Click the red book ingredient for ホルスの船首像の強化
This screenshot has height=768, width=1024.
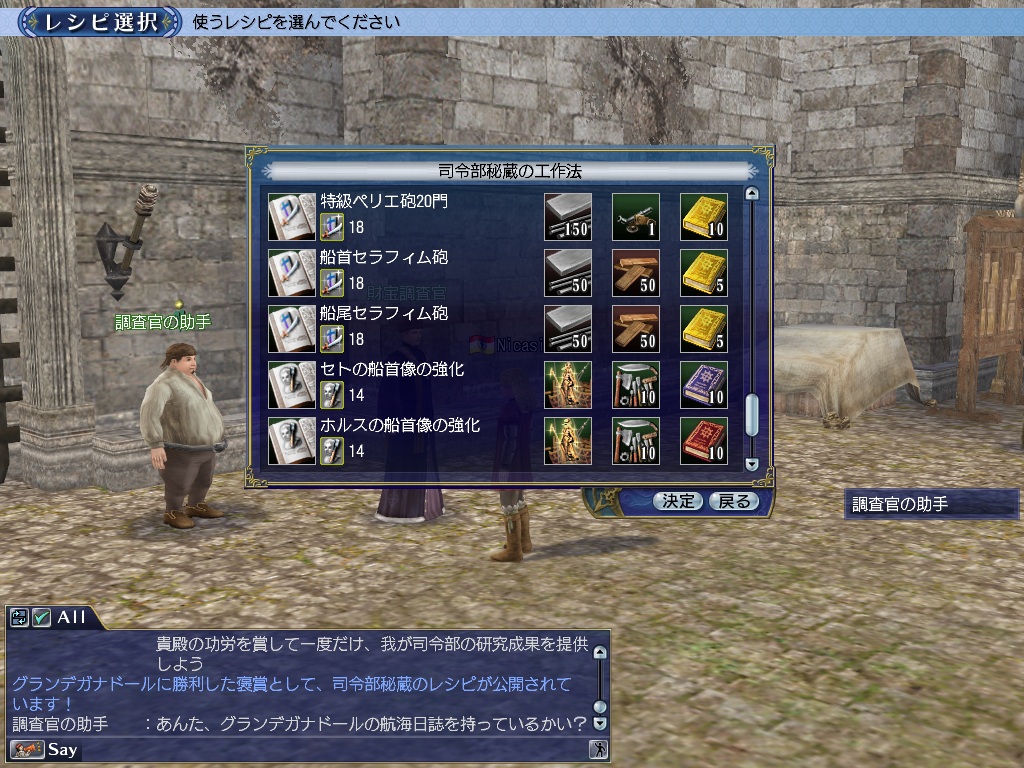(704, 441)
